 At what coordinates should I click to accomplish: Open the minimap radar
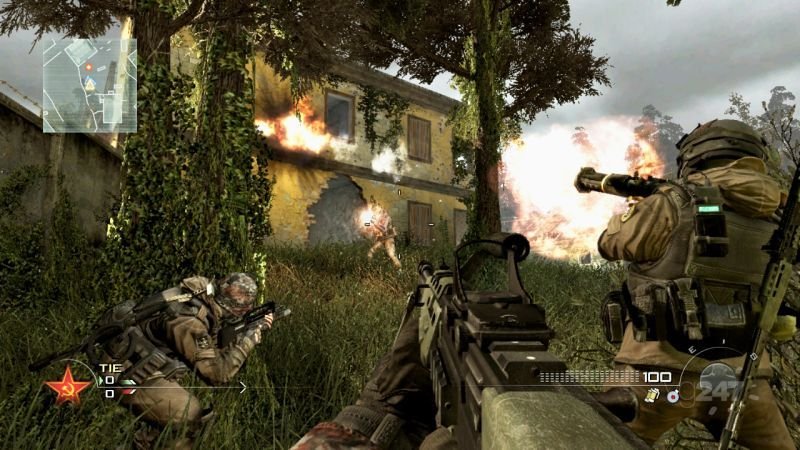pyautogui.click(x=89, y=84)
